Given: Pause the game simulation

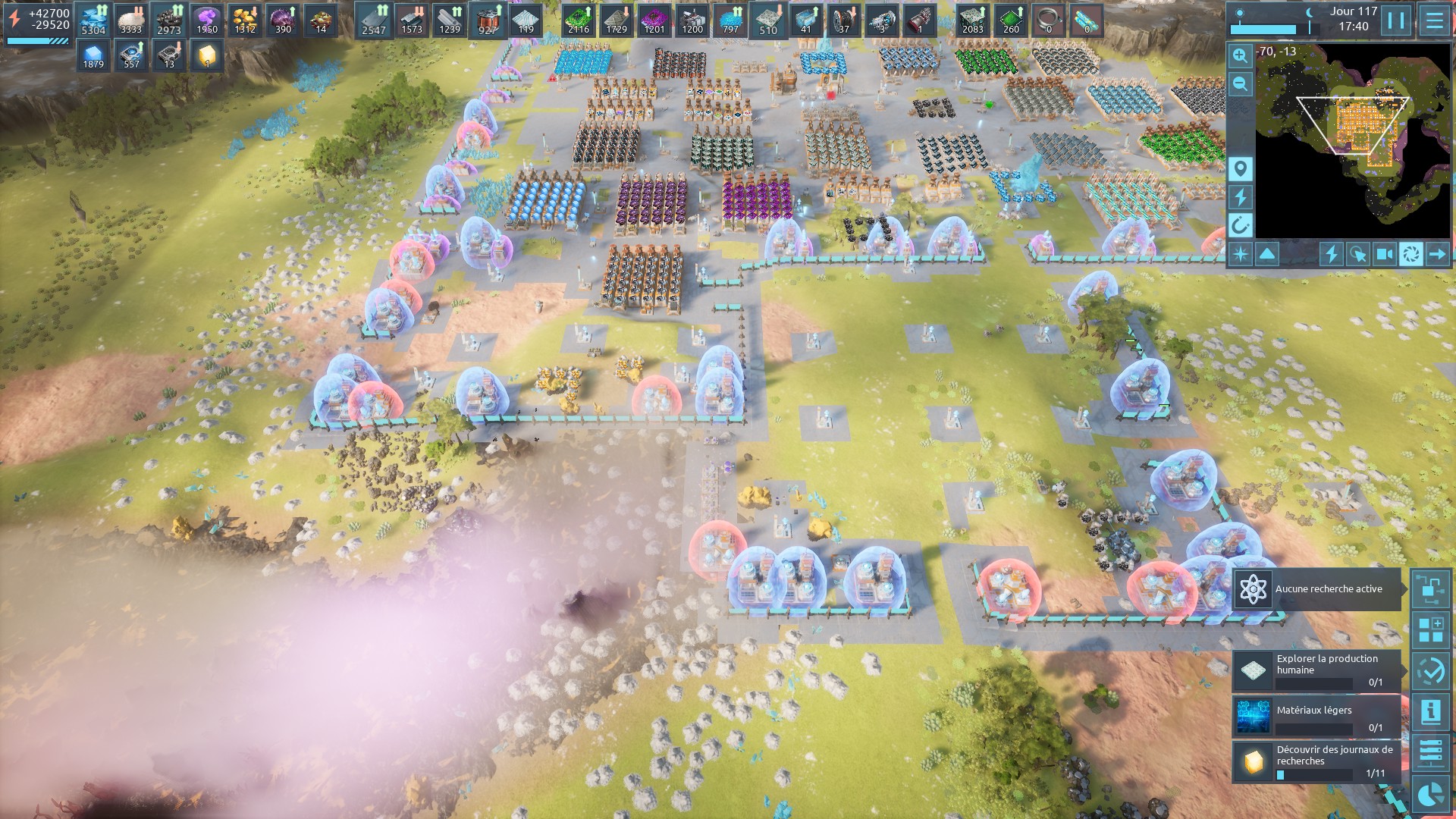Looking at the screenshot, I should [x=1396, y=20].
